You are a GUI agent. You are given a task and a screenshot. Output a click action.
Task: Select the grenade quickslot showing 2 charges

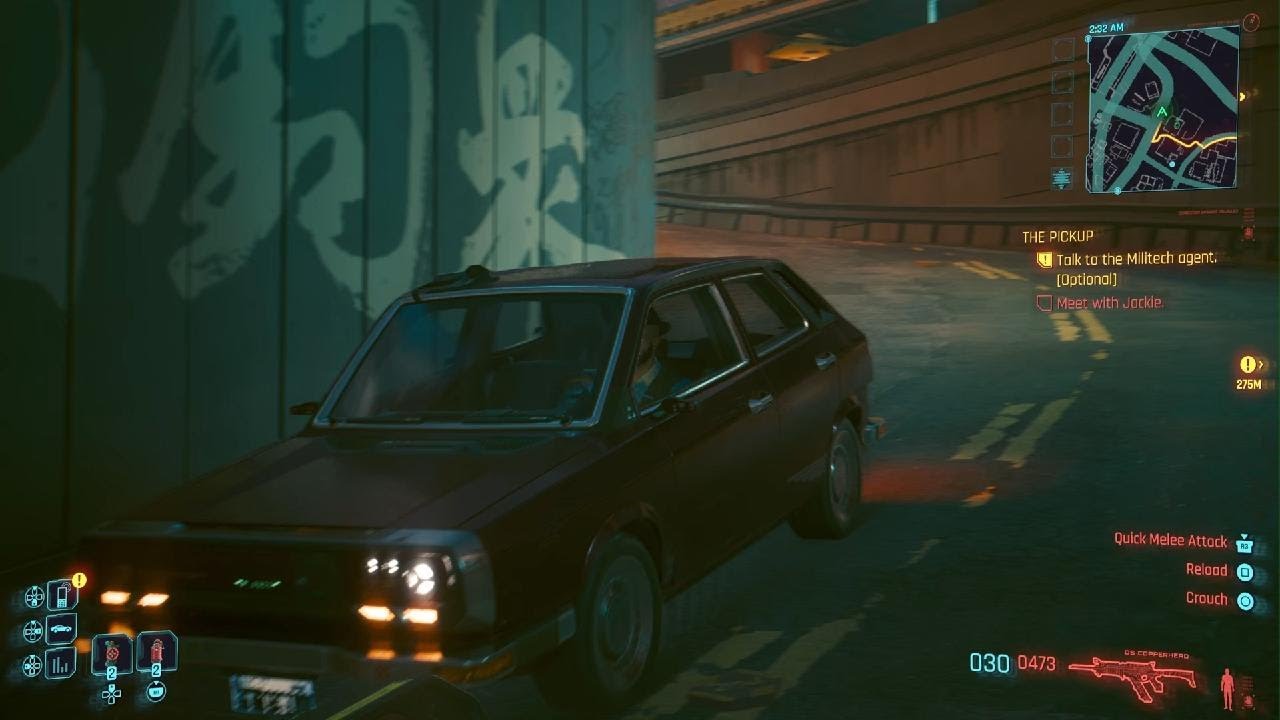click(x=111, y=652)
